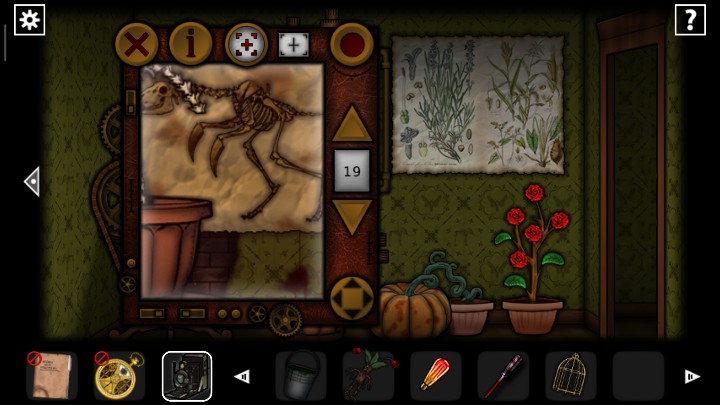Select the golden pocket watch item
The width and height of the screenshot is (720, 405).
click(119, 376)
